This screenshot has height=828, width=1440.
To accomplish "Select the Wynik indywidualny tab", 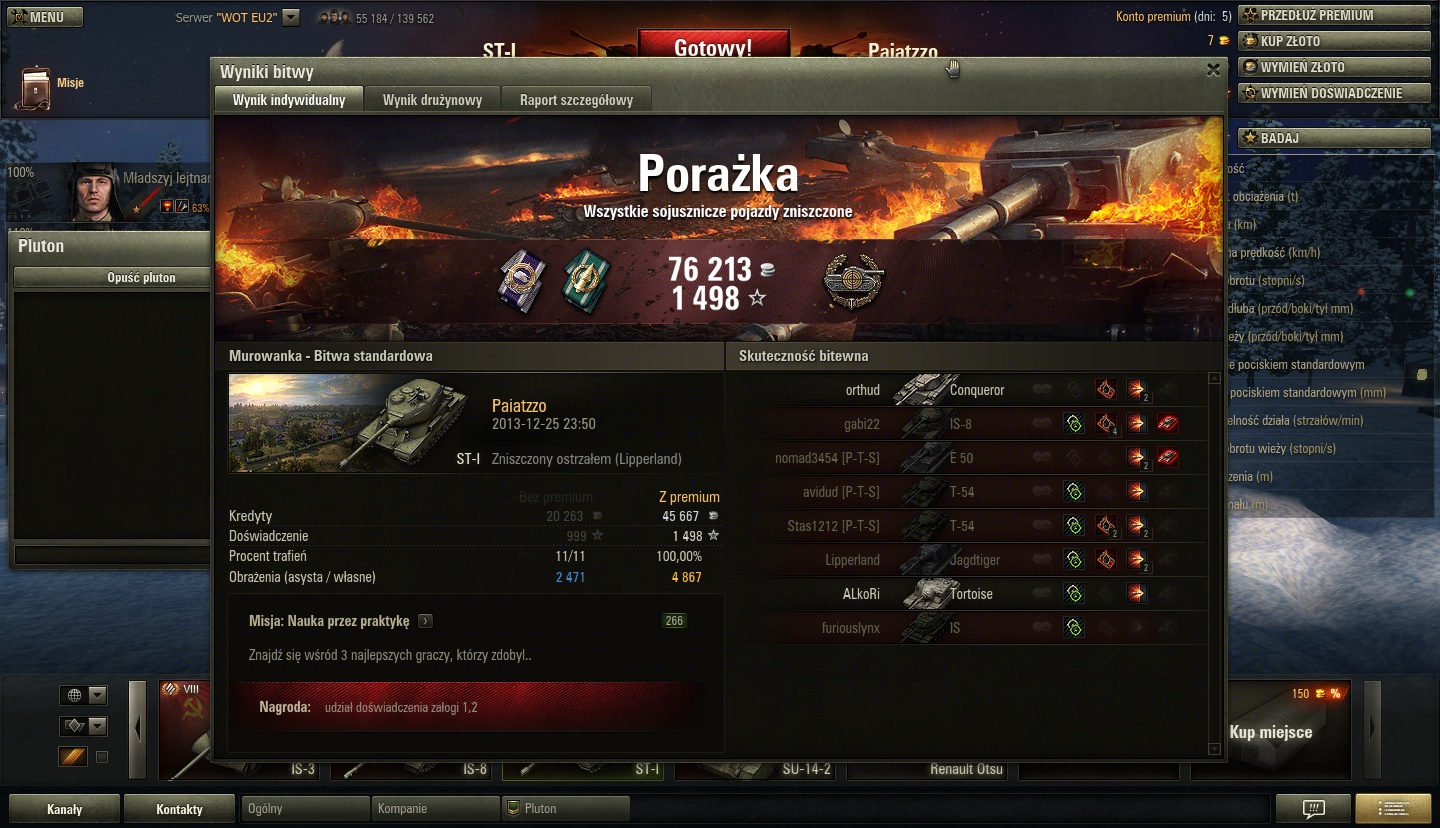I will click(289, 100).
